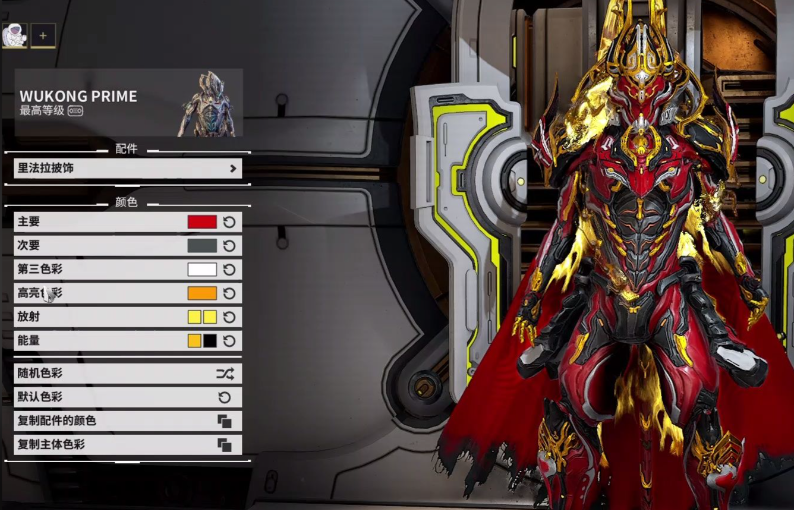Pick the dark gray 次要 color swatch
The image size is (794, 510).
coord(202,246)
